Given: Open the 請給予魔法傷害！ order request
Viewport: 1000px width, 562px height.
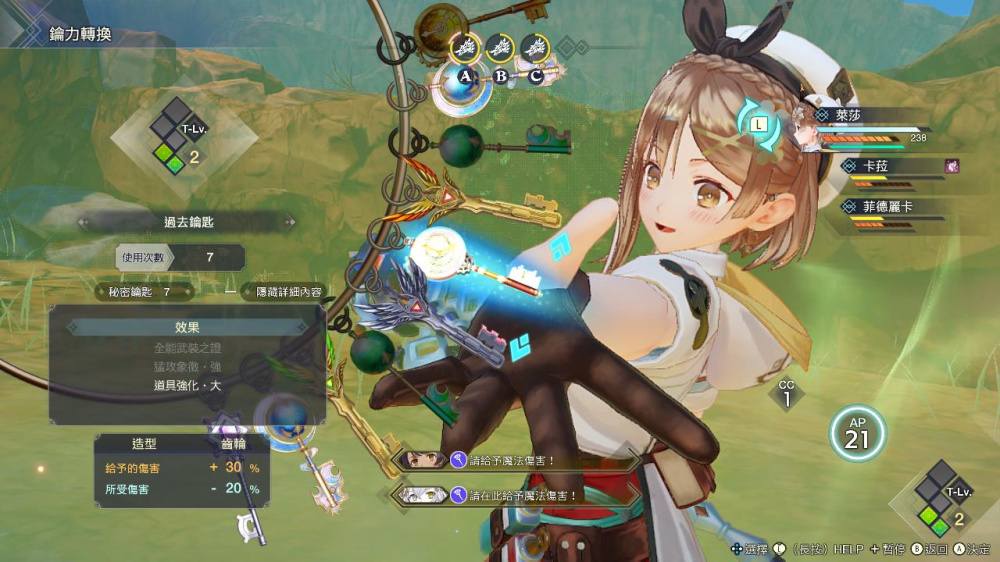Looking at the screenshot, I should [x=518, y=460].
